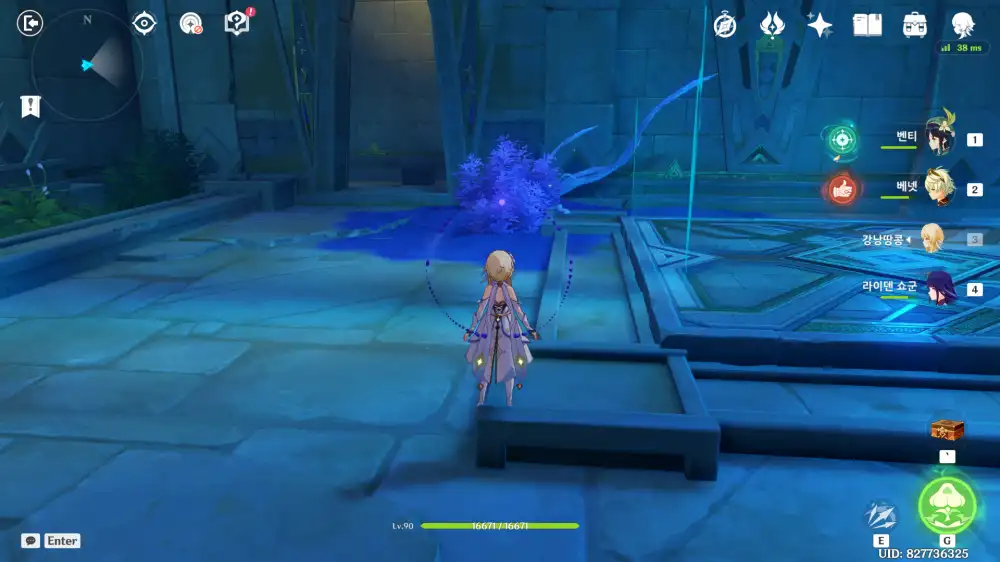Open the Paimon menu head icon
Viewport: 1000px width, 562px height.
[x=962, y=25]
